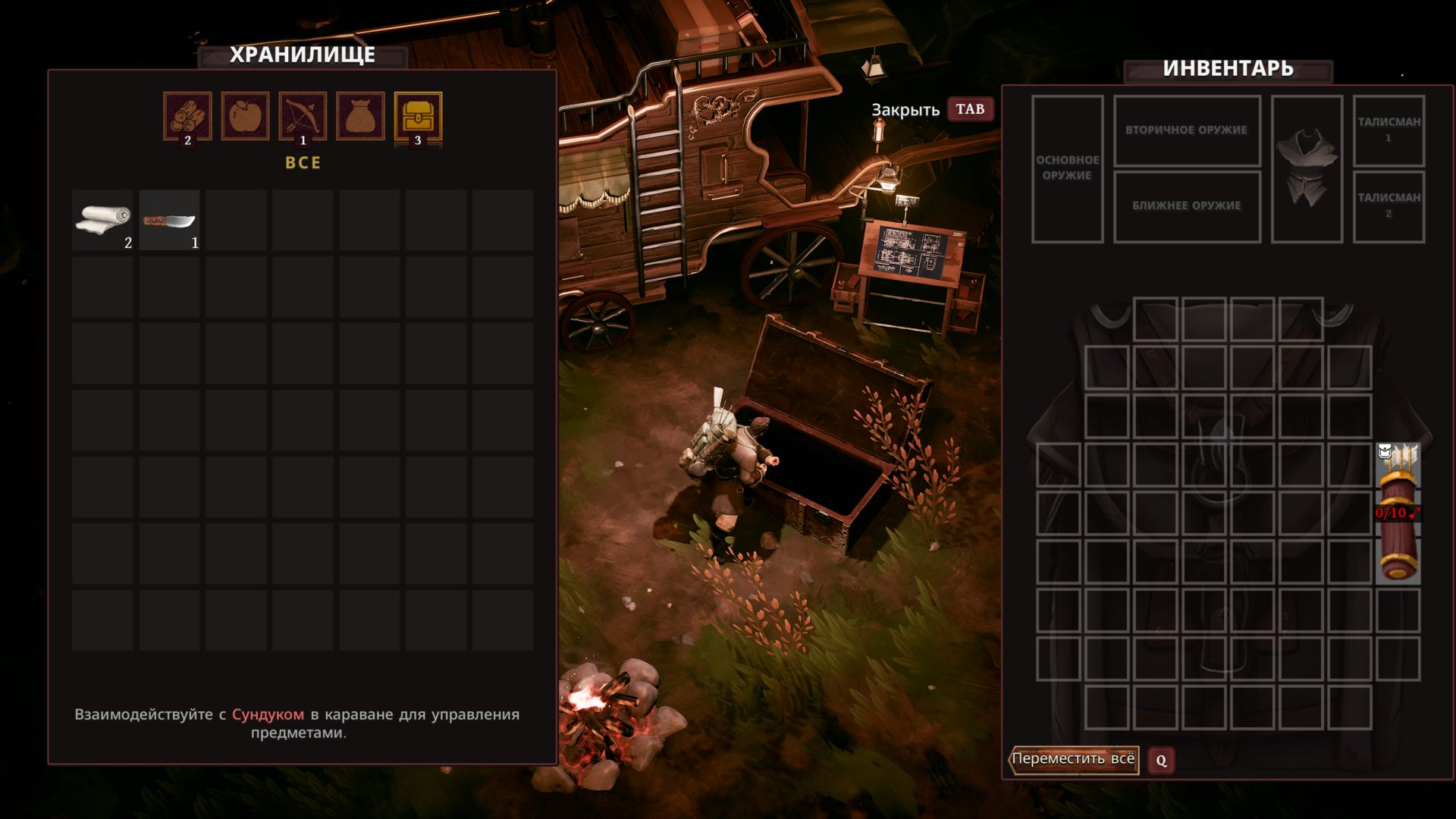Move all items with Переместить всё button

click(1073, 759)
